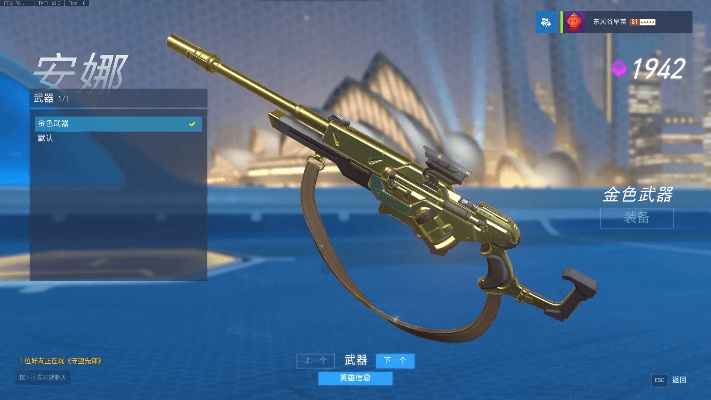Open the player profile avatar

[576, 22]
